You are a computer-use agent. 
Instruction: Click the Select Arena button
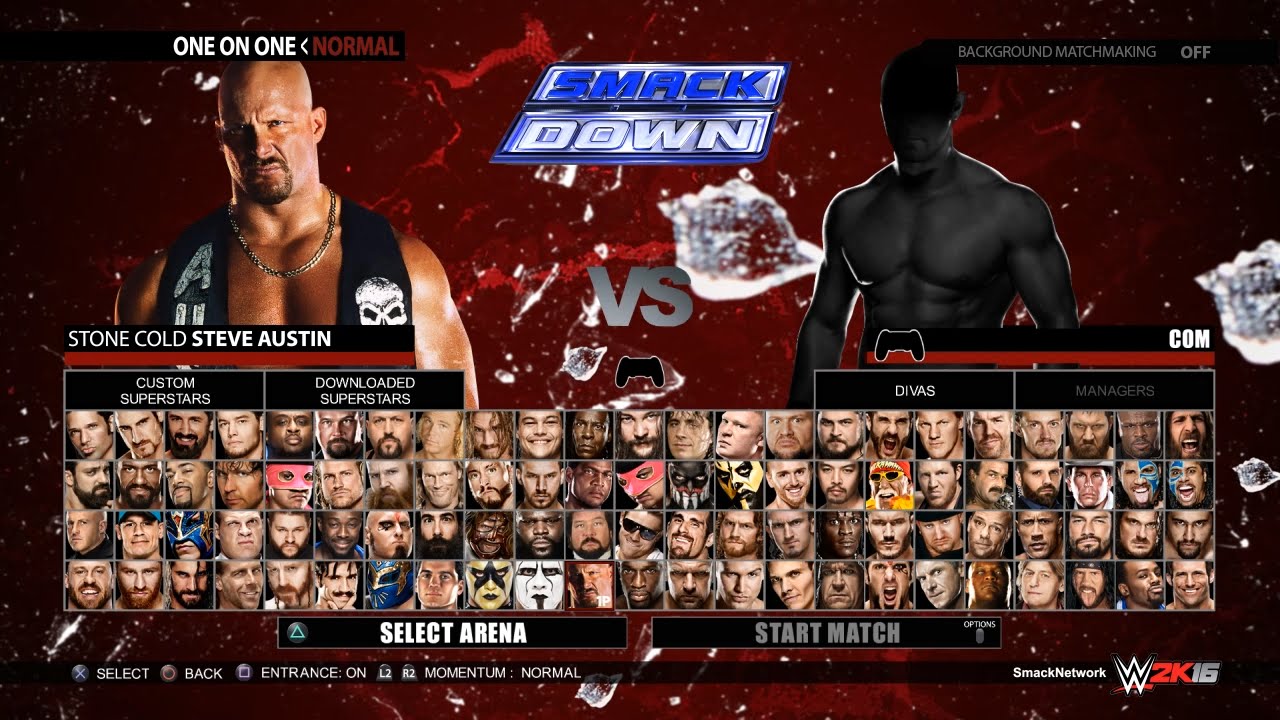tap(452, 632)
